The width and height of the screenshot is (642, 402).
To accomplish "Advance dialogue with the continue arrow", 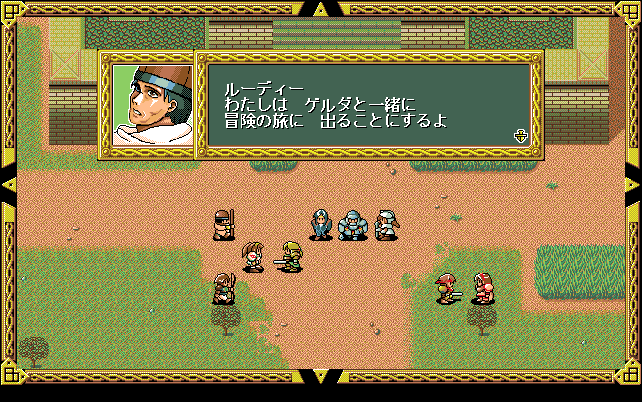I will tap(520, 136).
